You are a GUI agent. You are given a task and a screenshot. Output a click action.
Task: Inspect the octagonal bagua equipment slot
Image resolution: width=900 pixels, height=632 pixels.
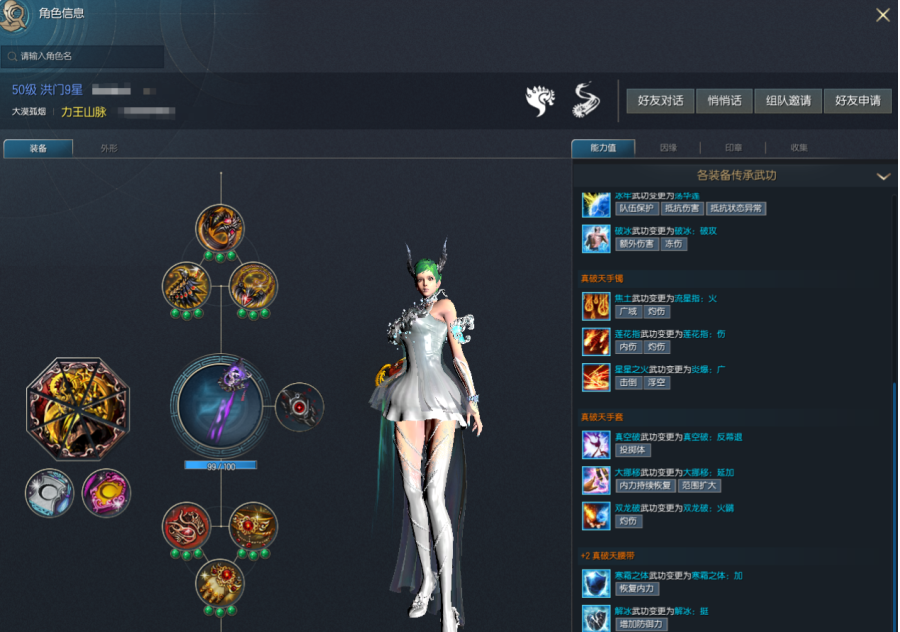tap(77, 407)
